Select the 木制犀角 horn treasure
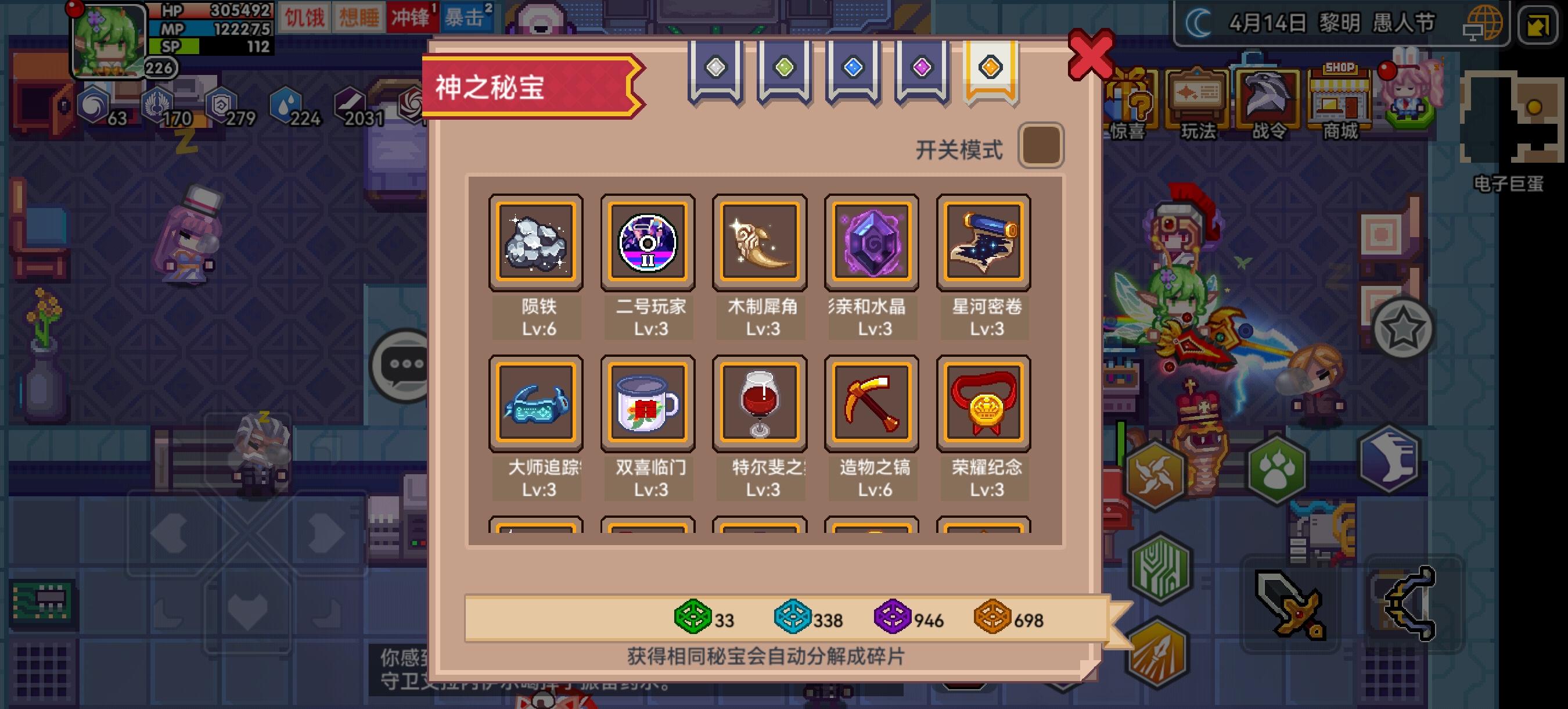 click(x=759, y=242)
